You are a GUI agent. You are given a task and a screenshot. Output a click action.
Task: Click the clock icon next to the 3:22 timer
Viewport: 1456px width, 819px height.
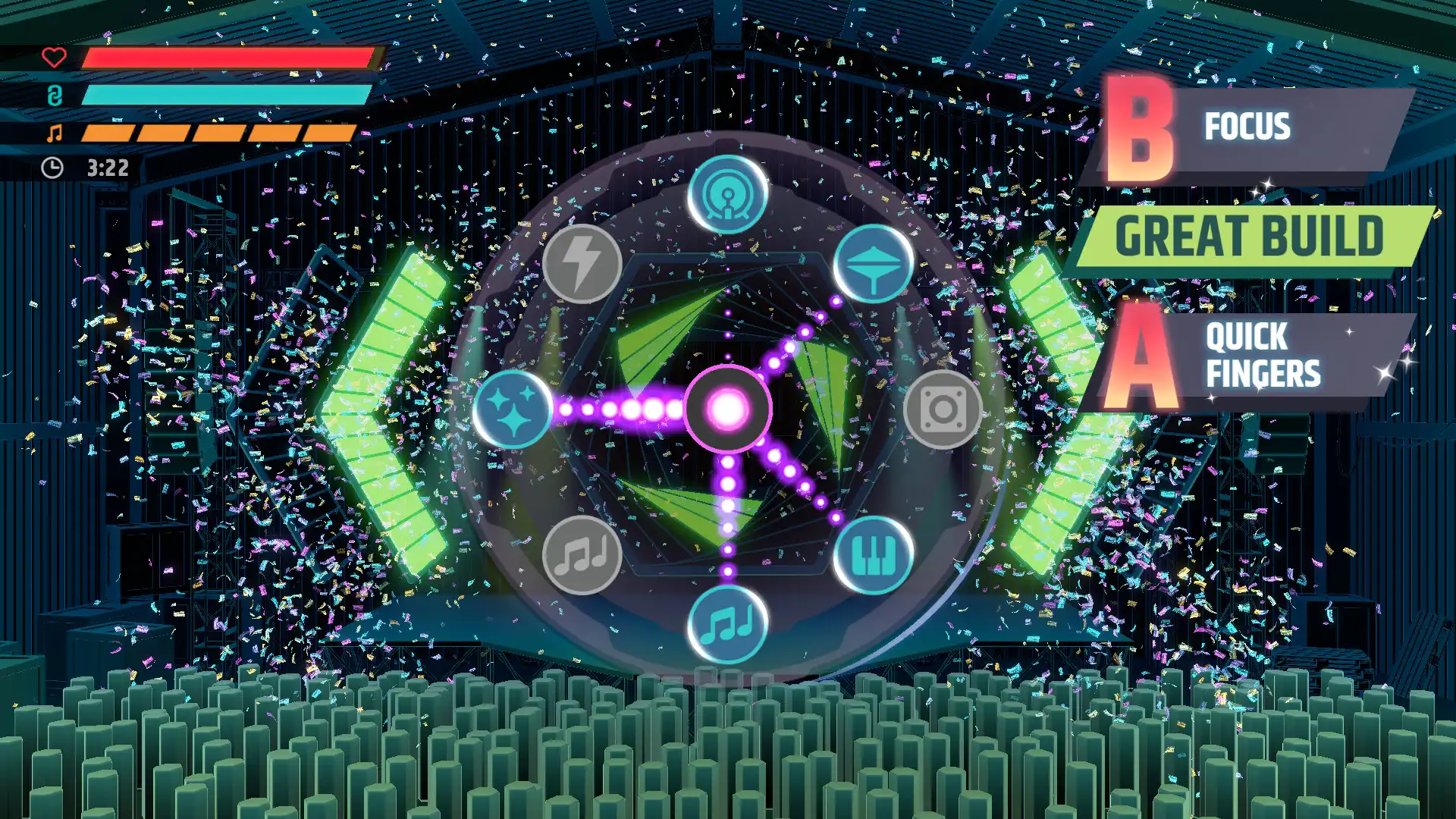pyautogui.click(x=52, y=166)
